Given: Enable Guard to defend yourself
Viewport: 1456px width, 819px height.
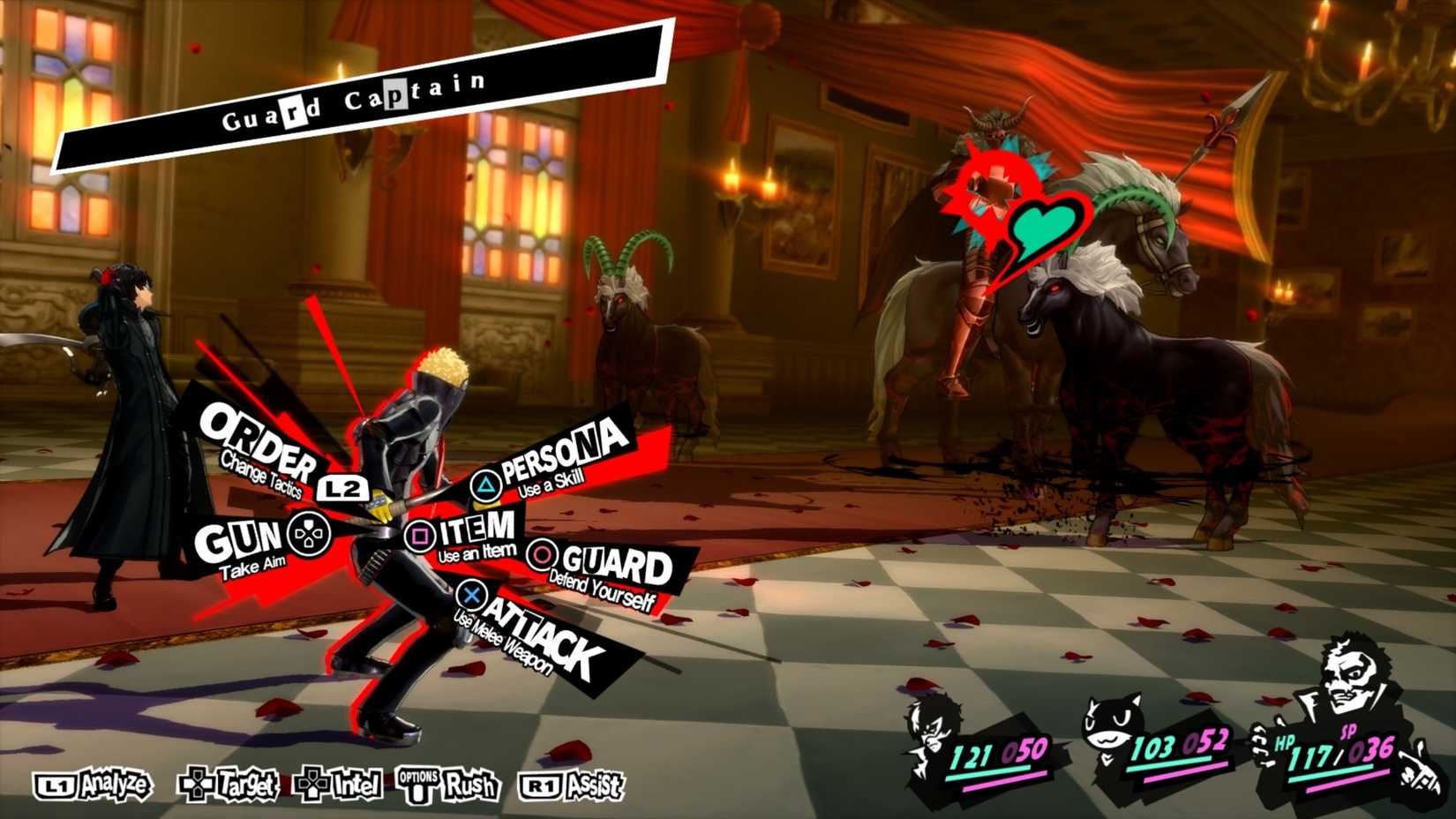Looking at the screenshot, I should pos(609,560).
